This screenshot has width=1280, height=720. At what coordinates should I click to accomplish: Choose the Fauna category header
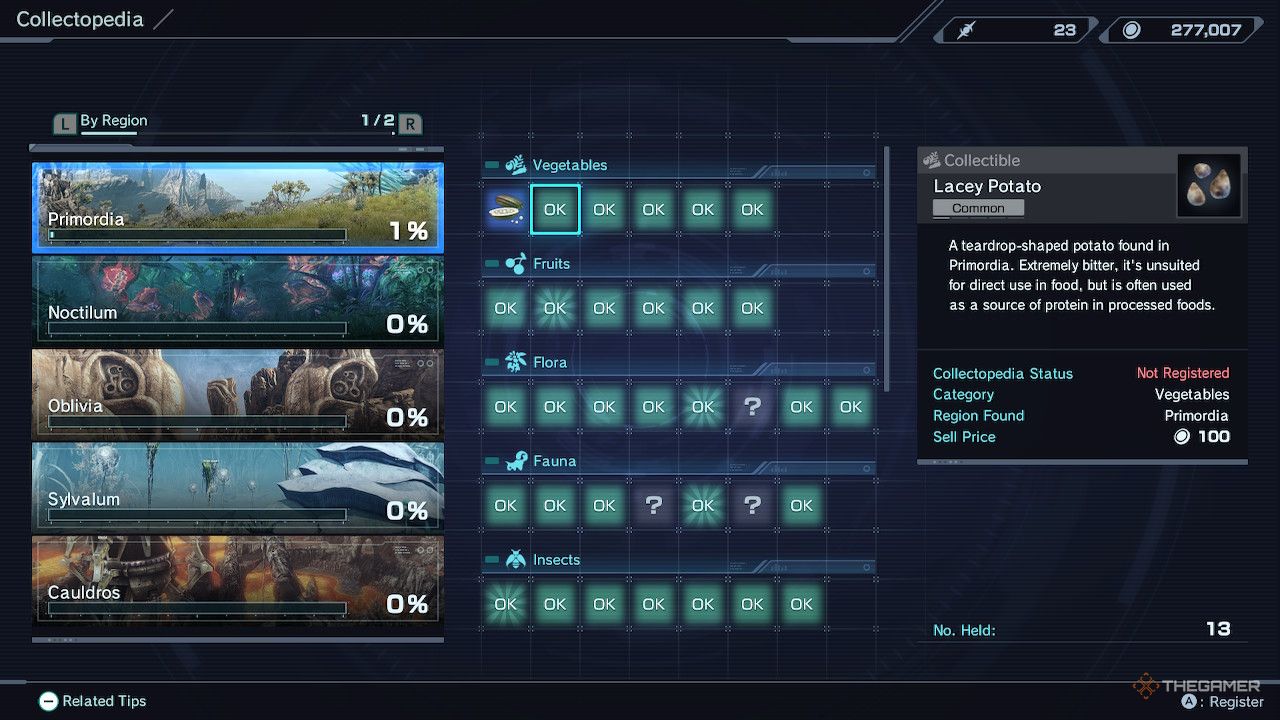pyautogui.click(x=554, y=461)
